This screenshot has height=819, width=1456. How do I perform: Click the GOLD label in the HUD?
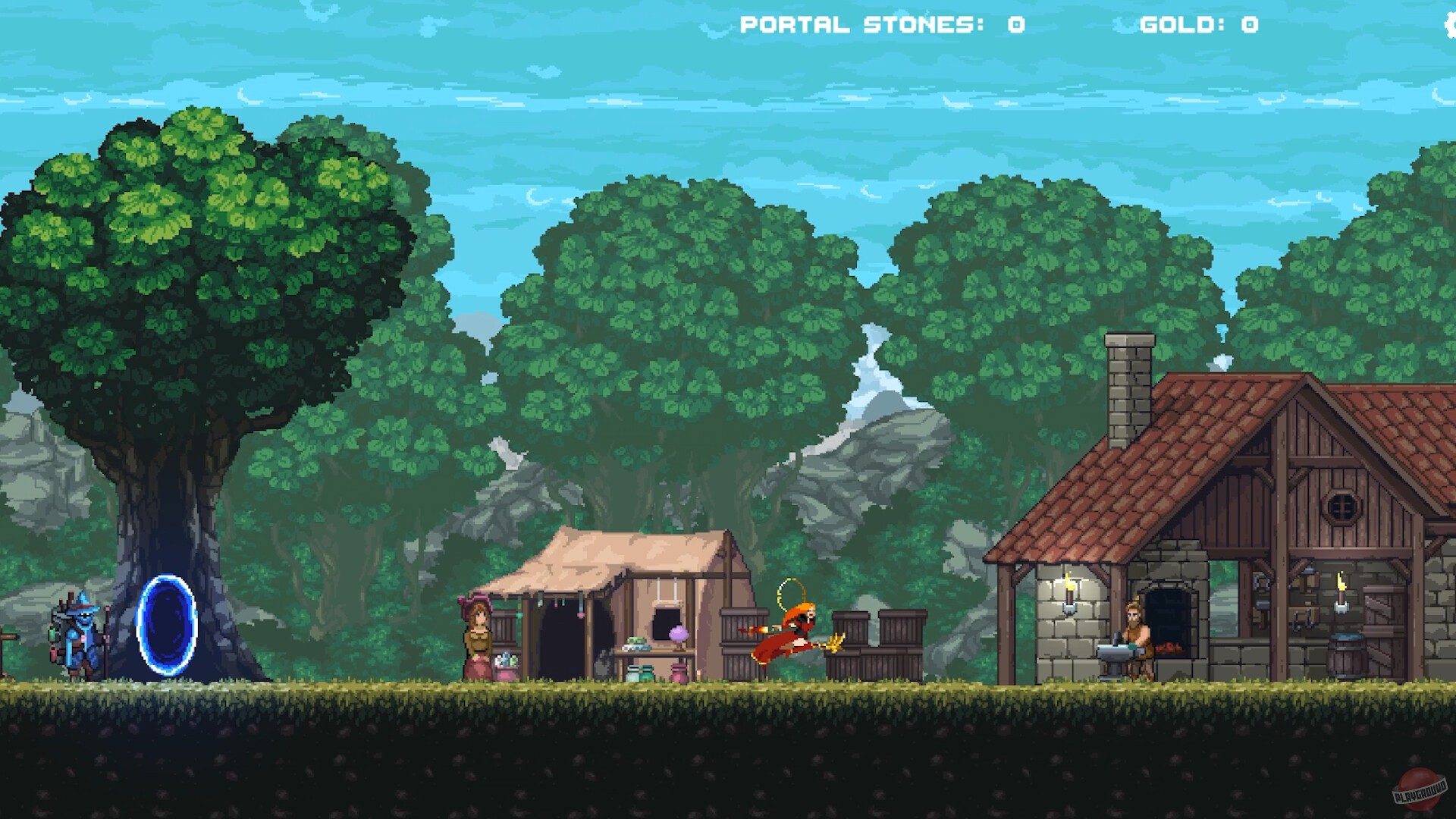coord(1172,24)
